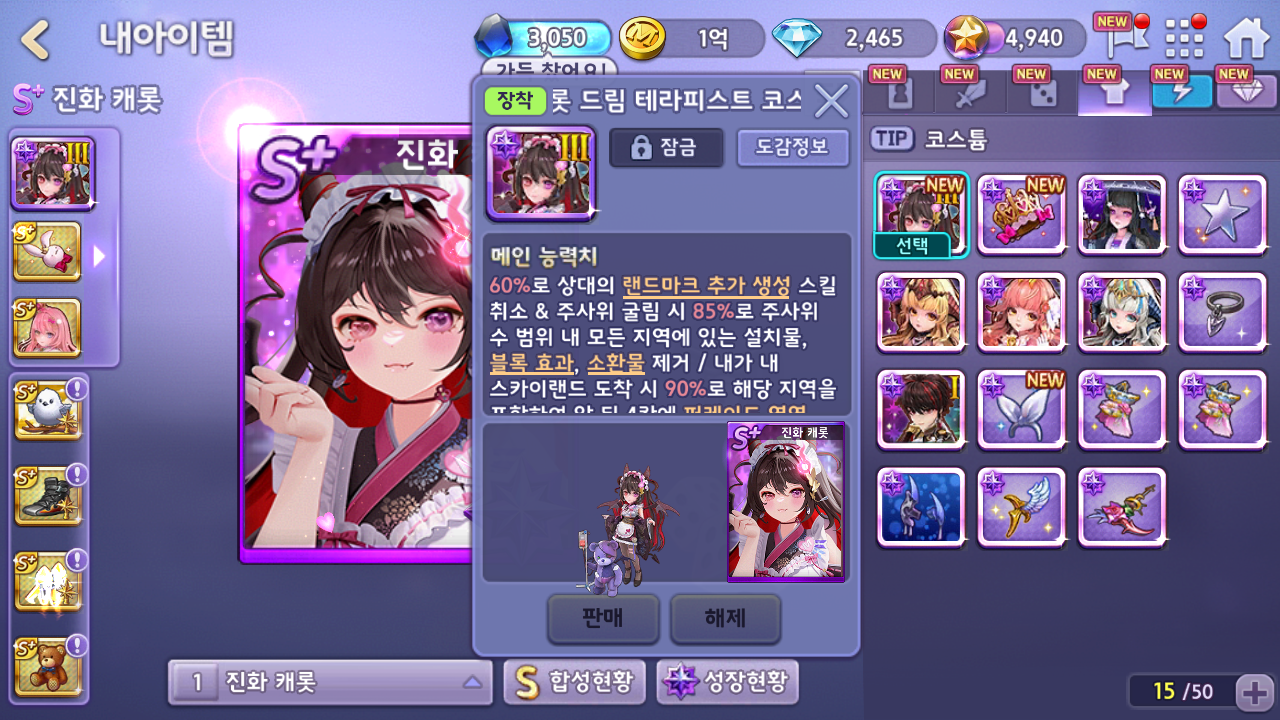Switch to the sword category tab
Image resolution: width=1280 pixels, height=720 pixels.
coord(970,94)
